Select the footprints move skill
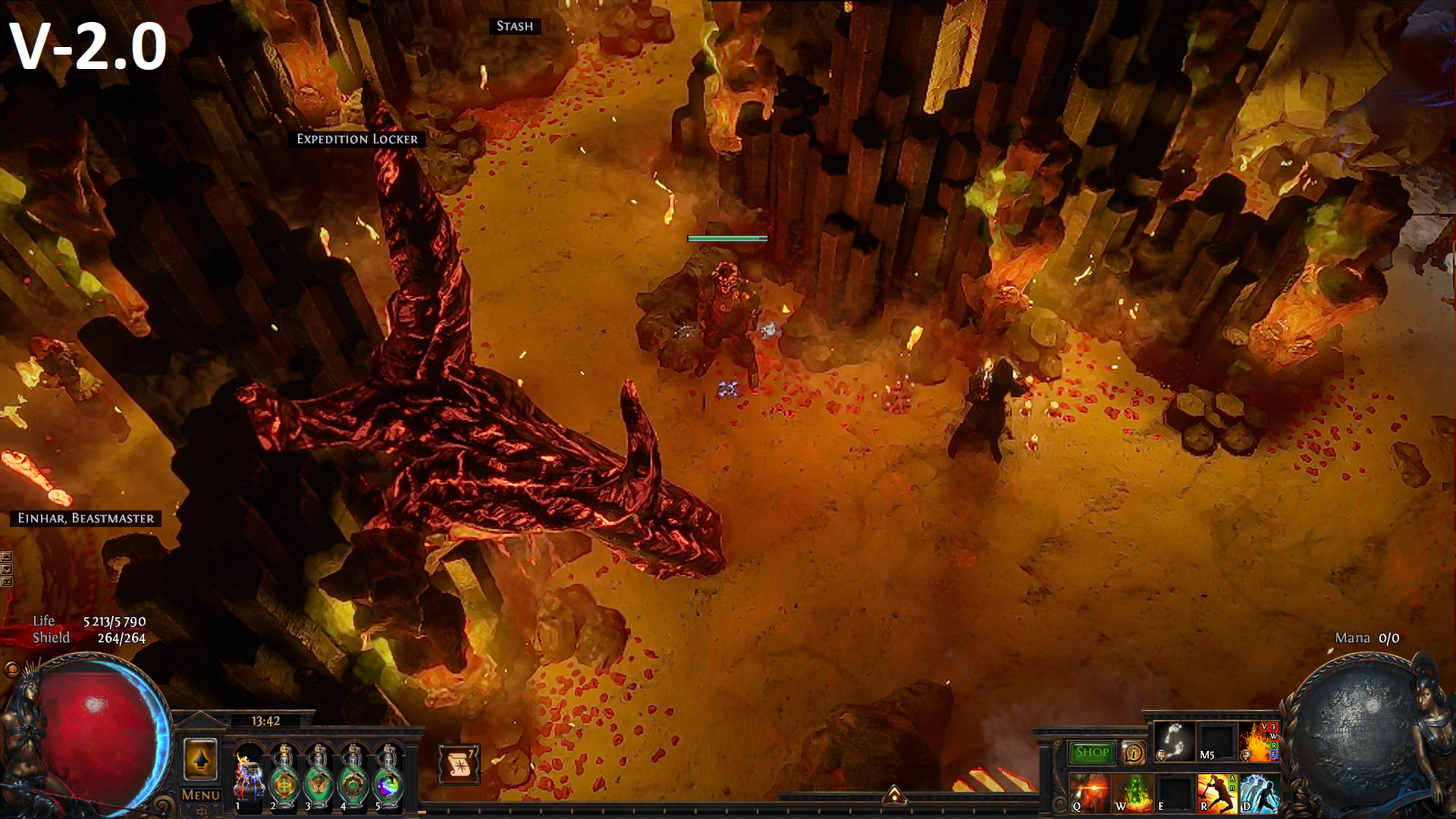Viewport: 1456px width, 819px height. pos(1175,741)
